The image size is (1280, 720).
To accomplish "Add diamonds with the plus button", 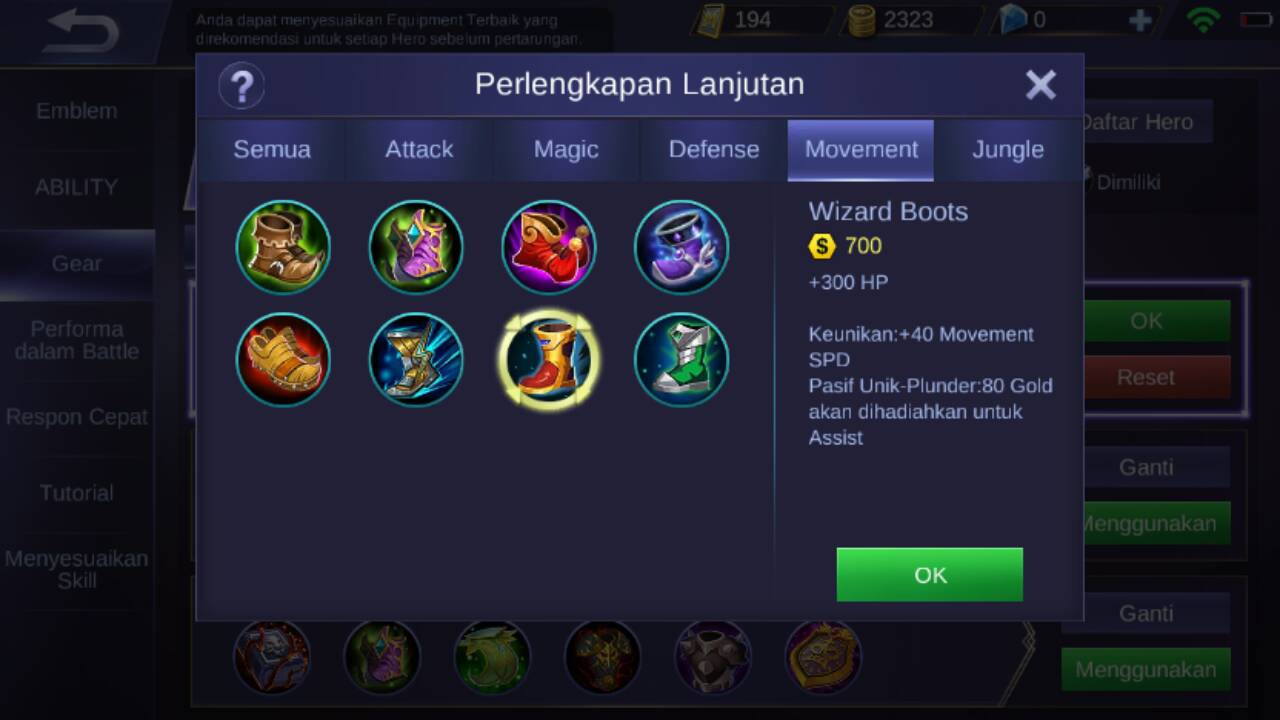I will 1139,20.
